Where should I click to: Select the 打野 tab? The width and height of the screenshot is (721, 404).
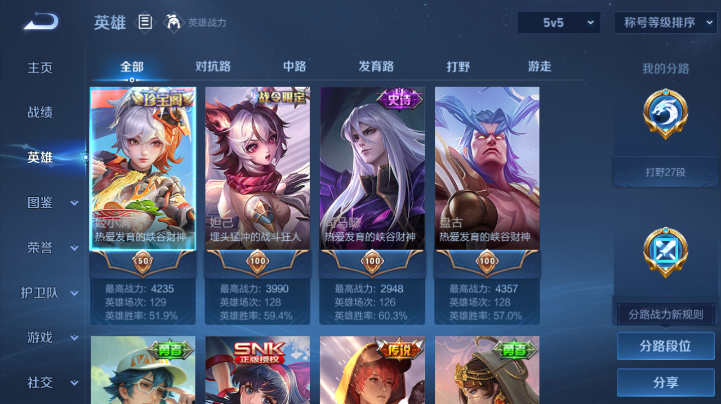coord(458,67)
